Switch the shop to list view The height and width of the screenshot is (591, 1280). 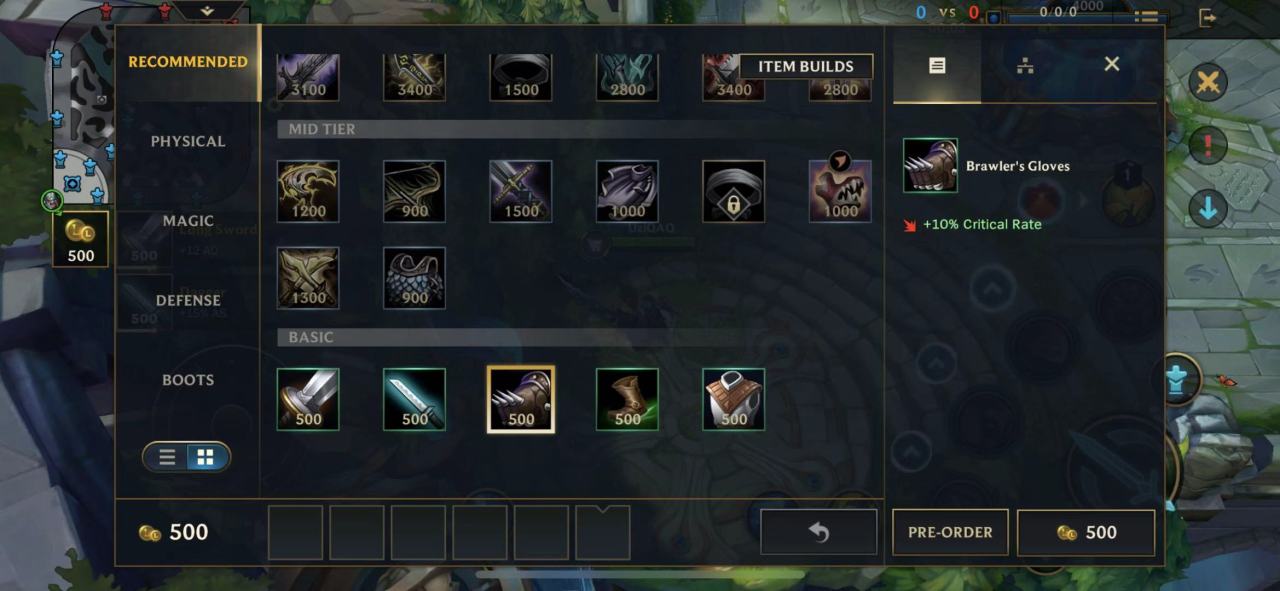tap(168, 457)
